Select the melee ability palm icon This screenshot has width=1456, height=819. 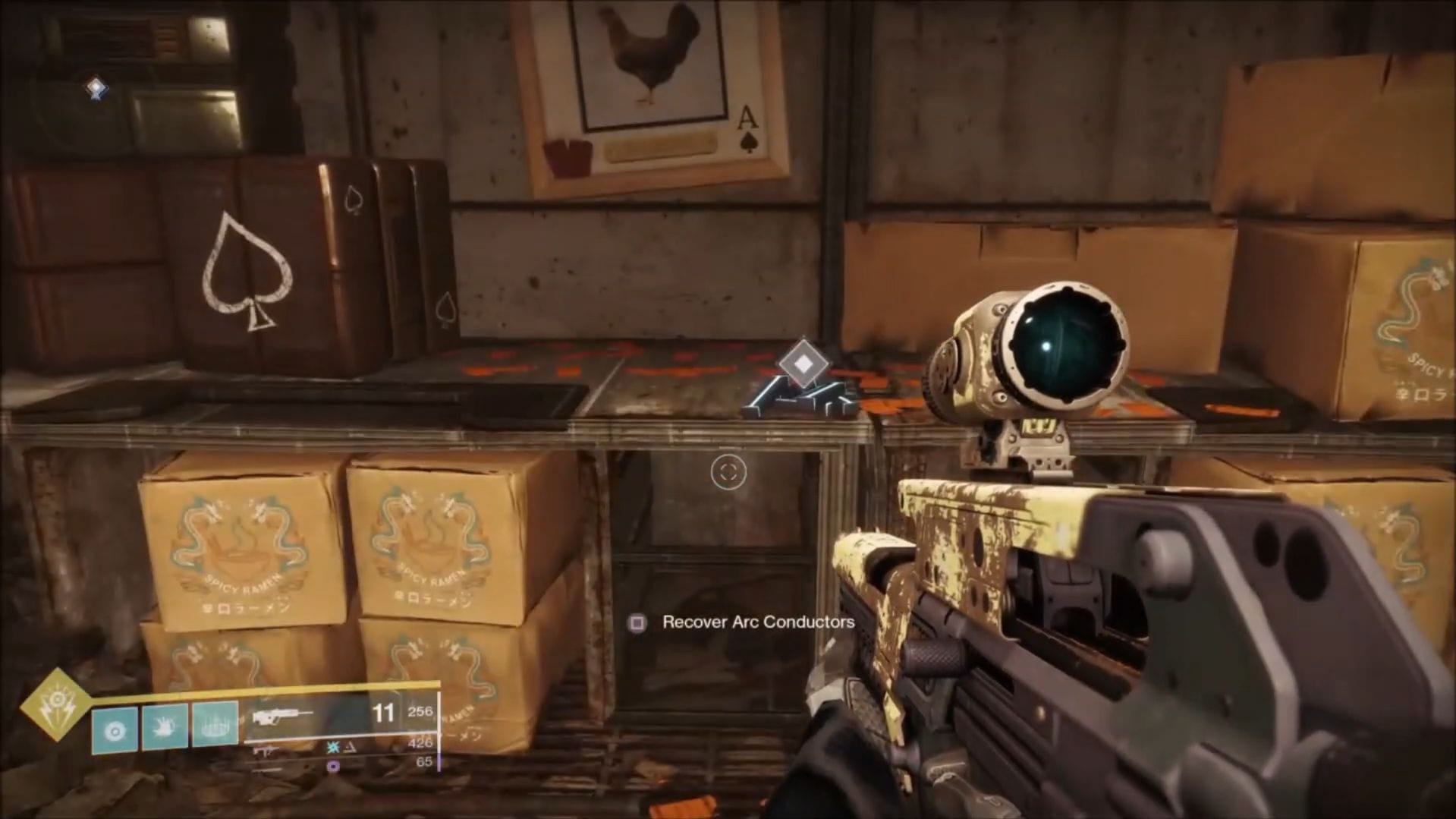165,726
